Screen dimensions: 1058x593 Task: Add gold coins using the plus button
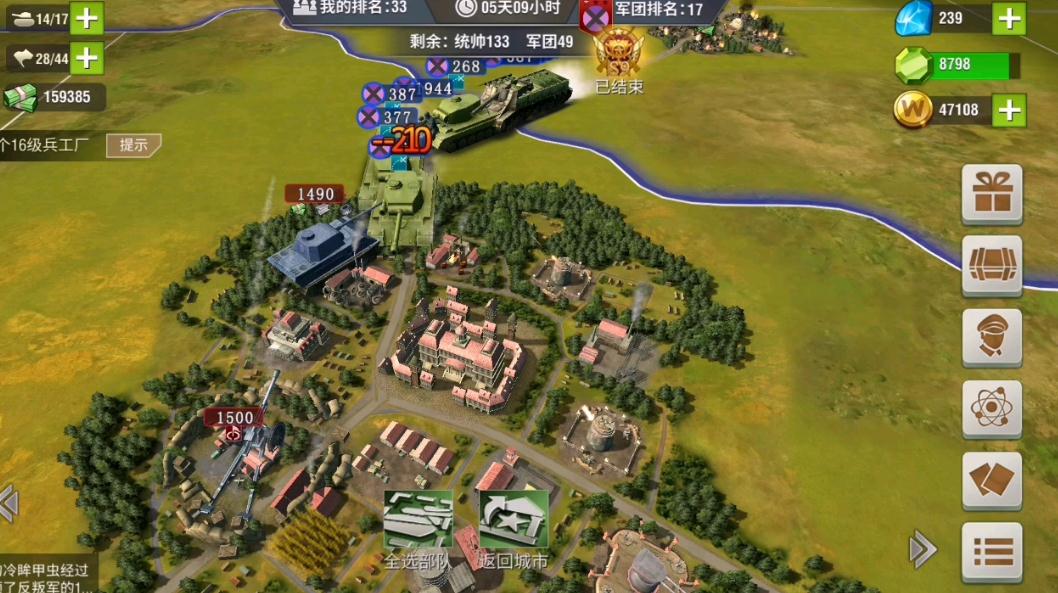pos(1009,110)
